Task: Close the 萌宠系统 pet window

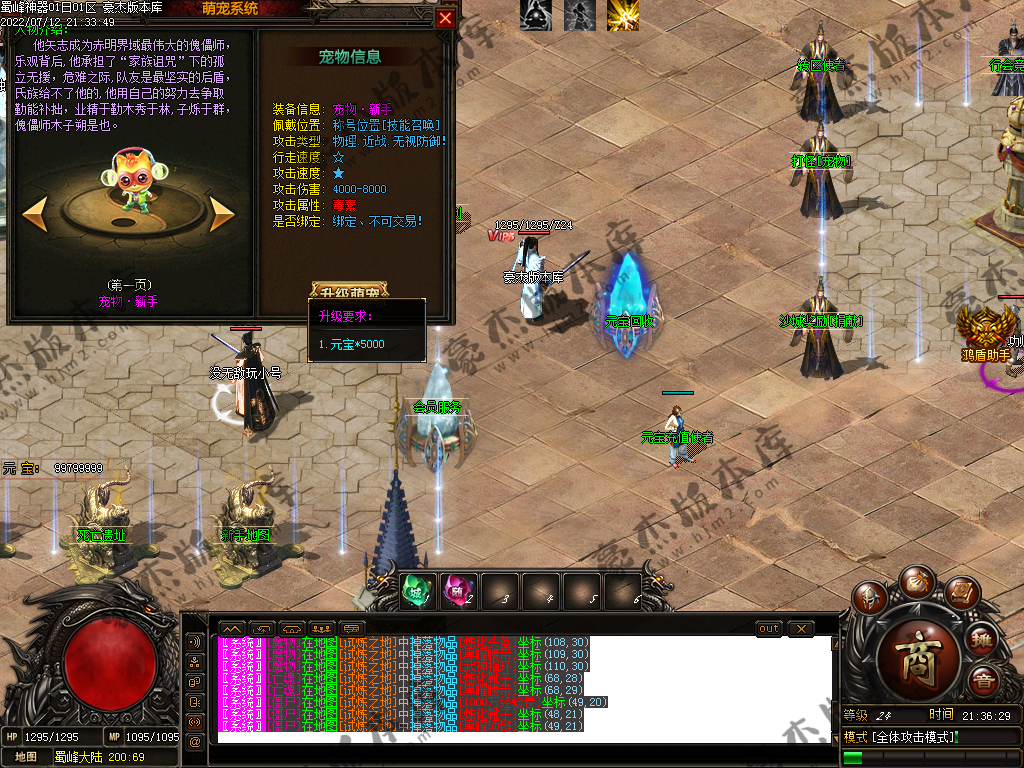Action: click(x=446, y=18)
